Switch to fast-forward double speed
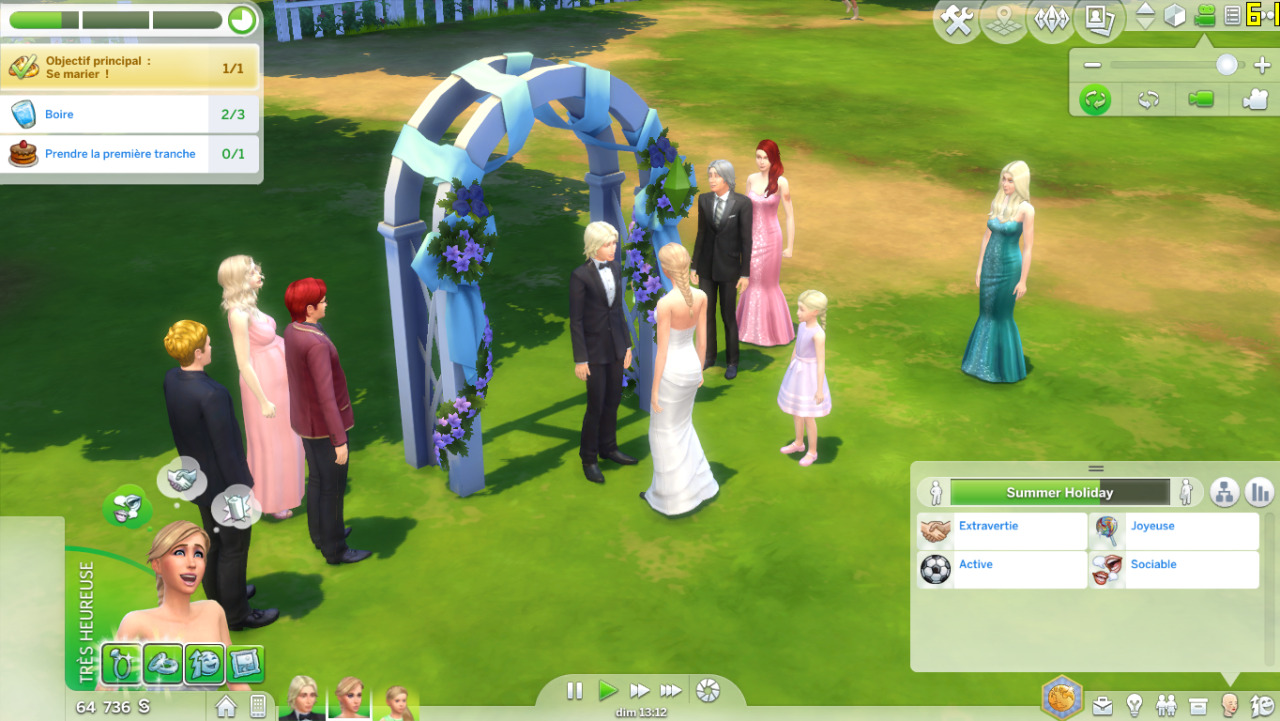The width and height of the screenshot is (1280, 721). coord(639,690)
